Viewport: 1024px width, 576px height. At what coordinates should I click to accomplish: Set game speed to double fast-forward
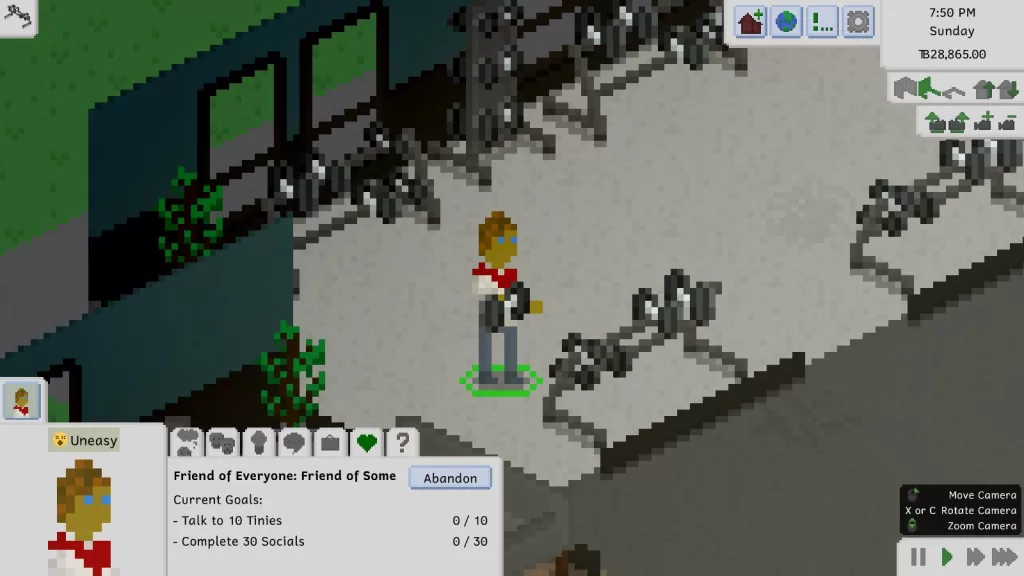click(975, 557)
